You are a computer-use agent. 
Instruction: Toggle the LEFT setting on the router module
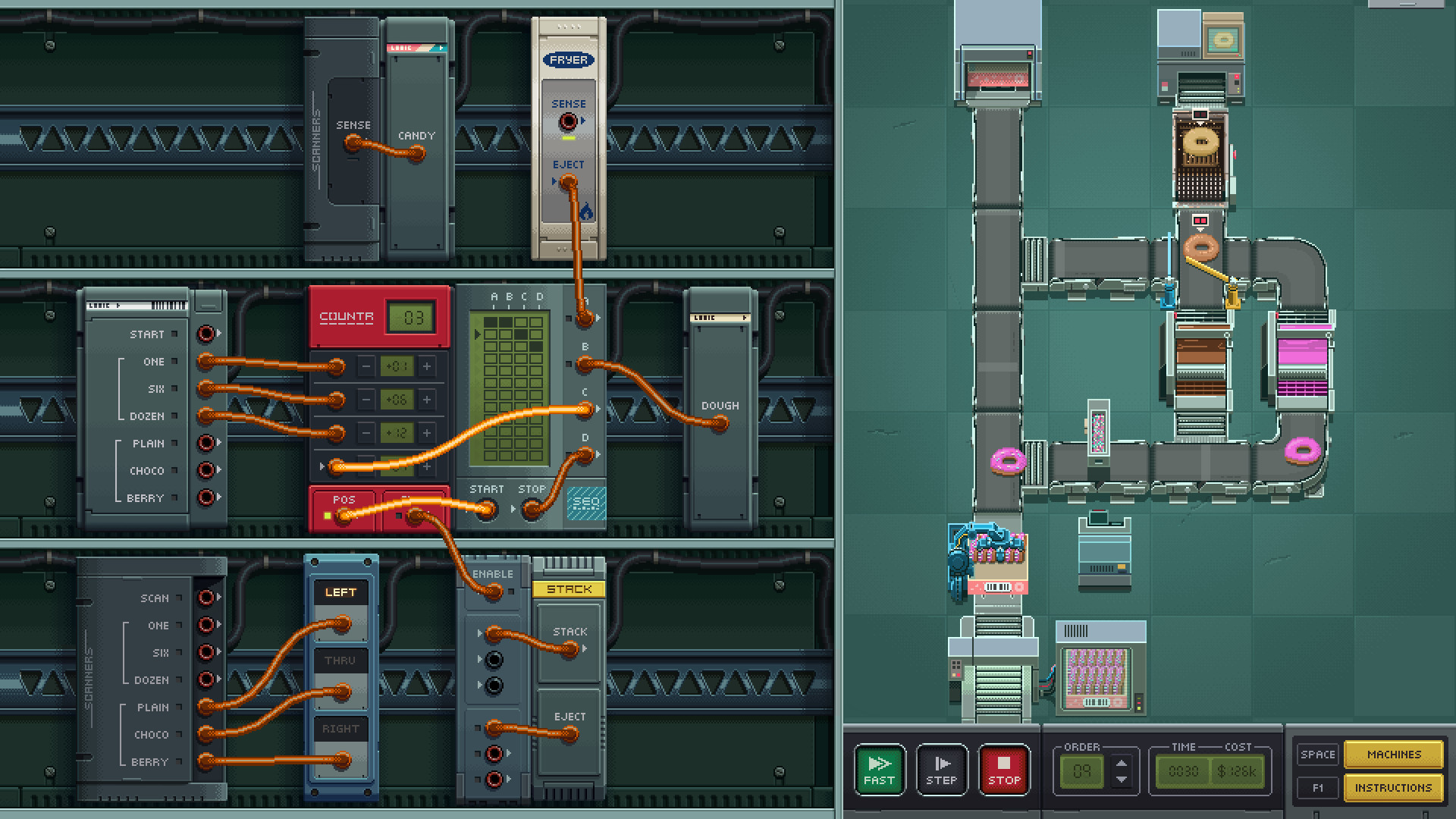(x=341, y=592)
